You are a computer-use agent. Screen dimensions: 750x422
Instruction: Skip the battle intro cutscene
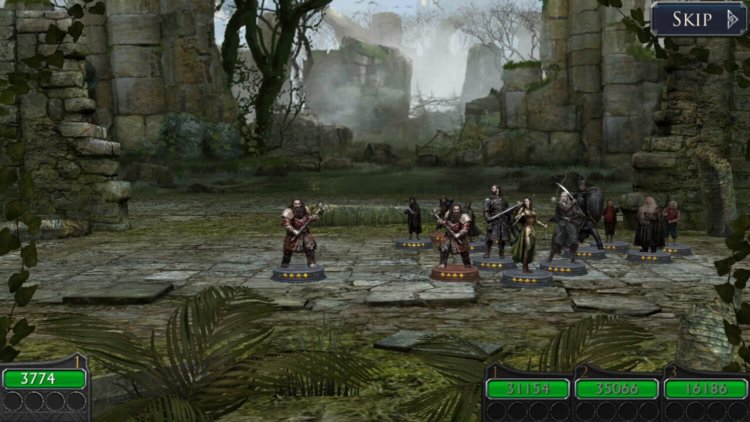click(x=699, y=19)
